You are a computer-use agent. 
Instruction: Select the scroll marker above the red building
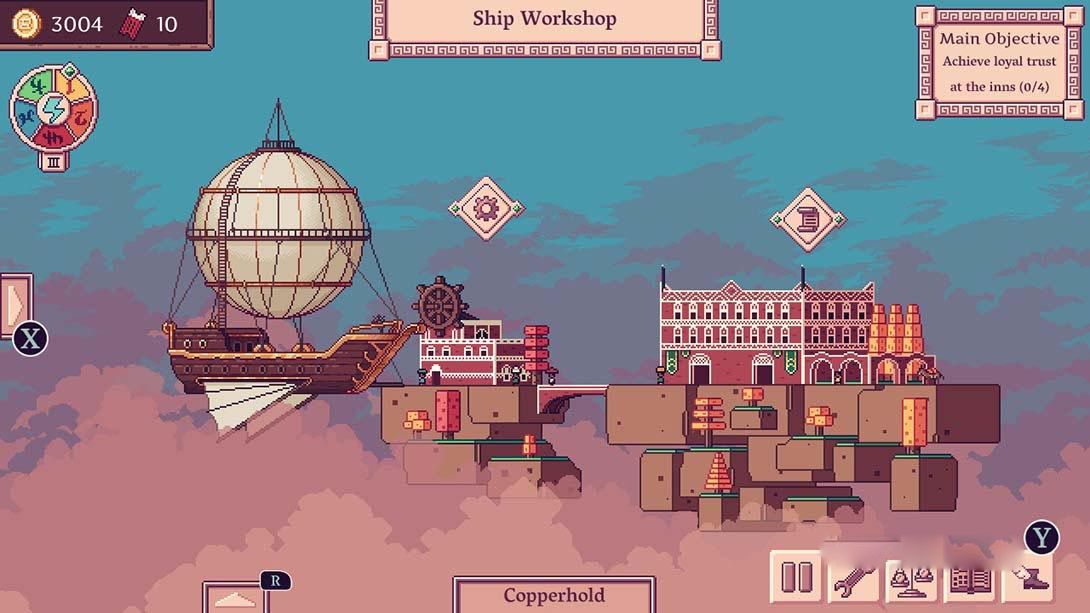[x=808, y=218]
